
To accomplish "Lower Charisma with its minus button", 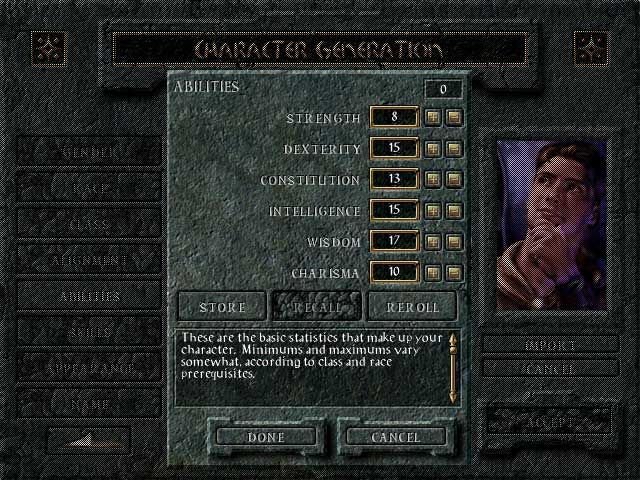I will [453, 272].
